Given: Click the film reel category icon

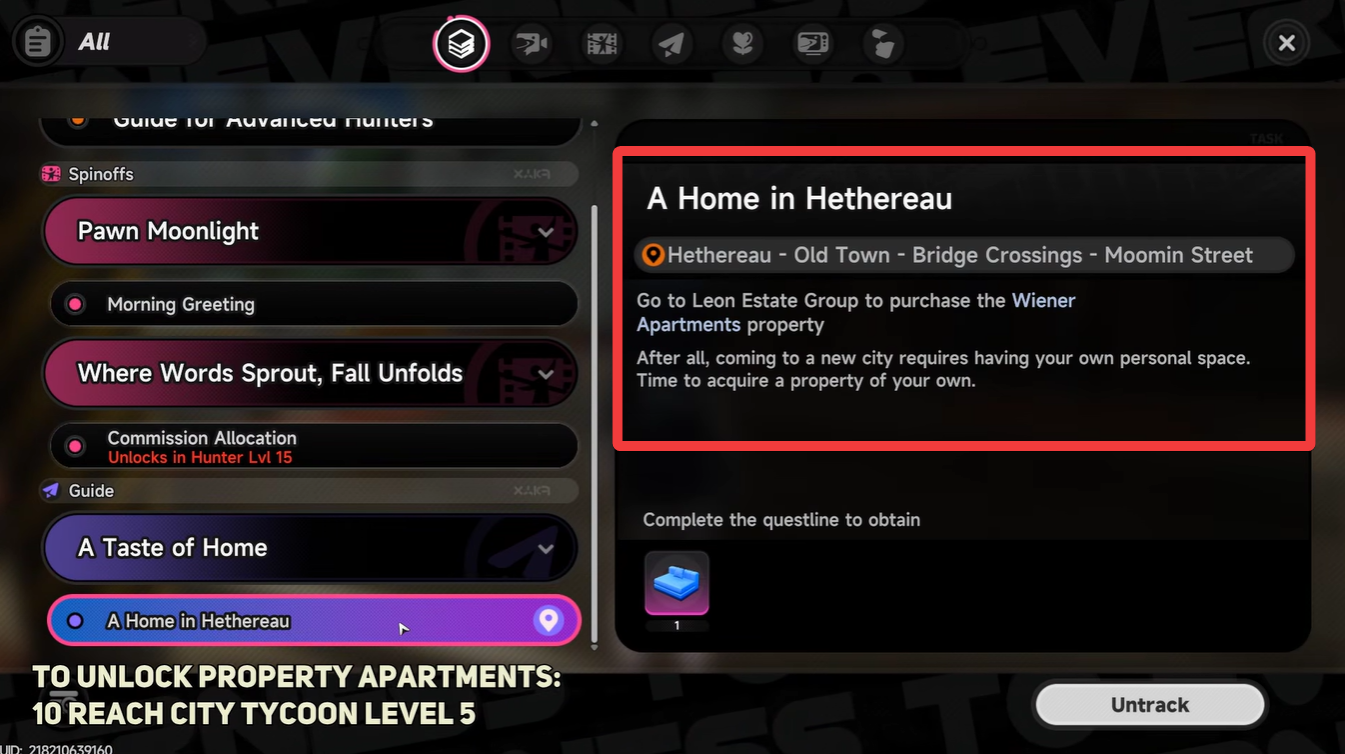Looking at the screenshot, I should click(601, 43).
